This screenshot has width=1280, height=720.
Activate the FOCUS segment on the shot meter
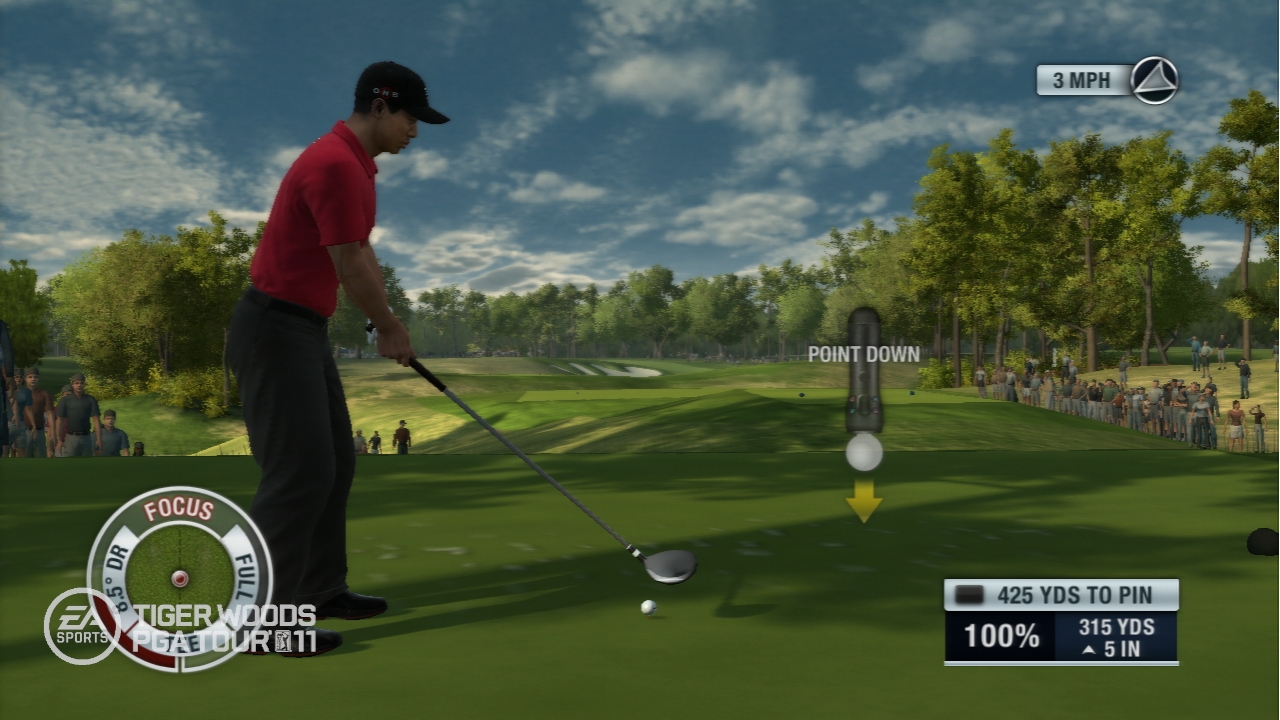click(x=179, y=509)
